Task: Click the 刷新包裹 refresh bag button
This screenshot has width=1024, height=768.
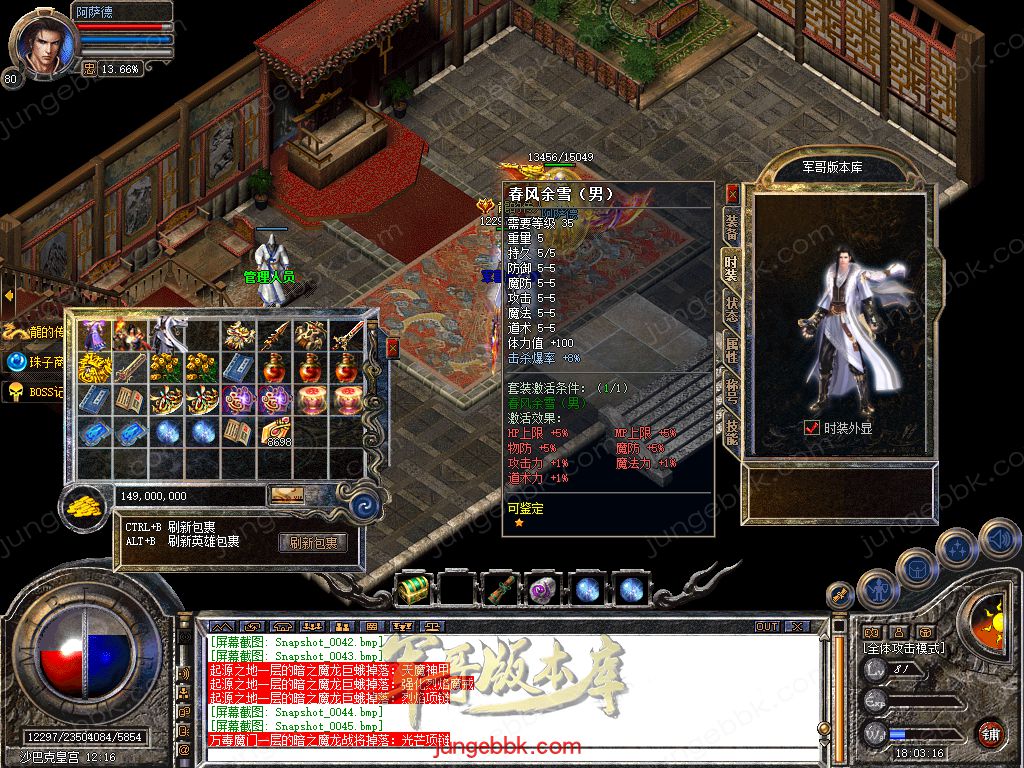Action: tap(313, 543)
